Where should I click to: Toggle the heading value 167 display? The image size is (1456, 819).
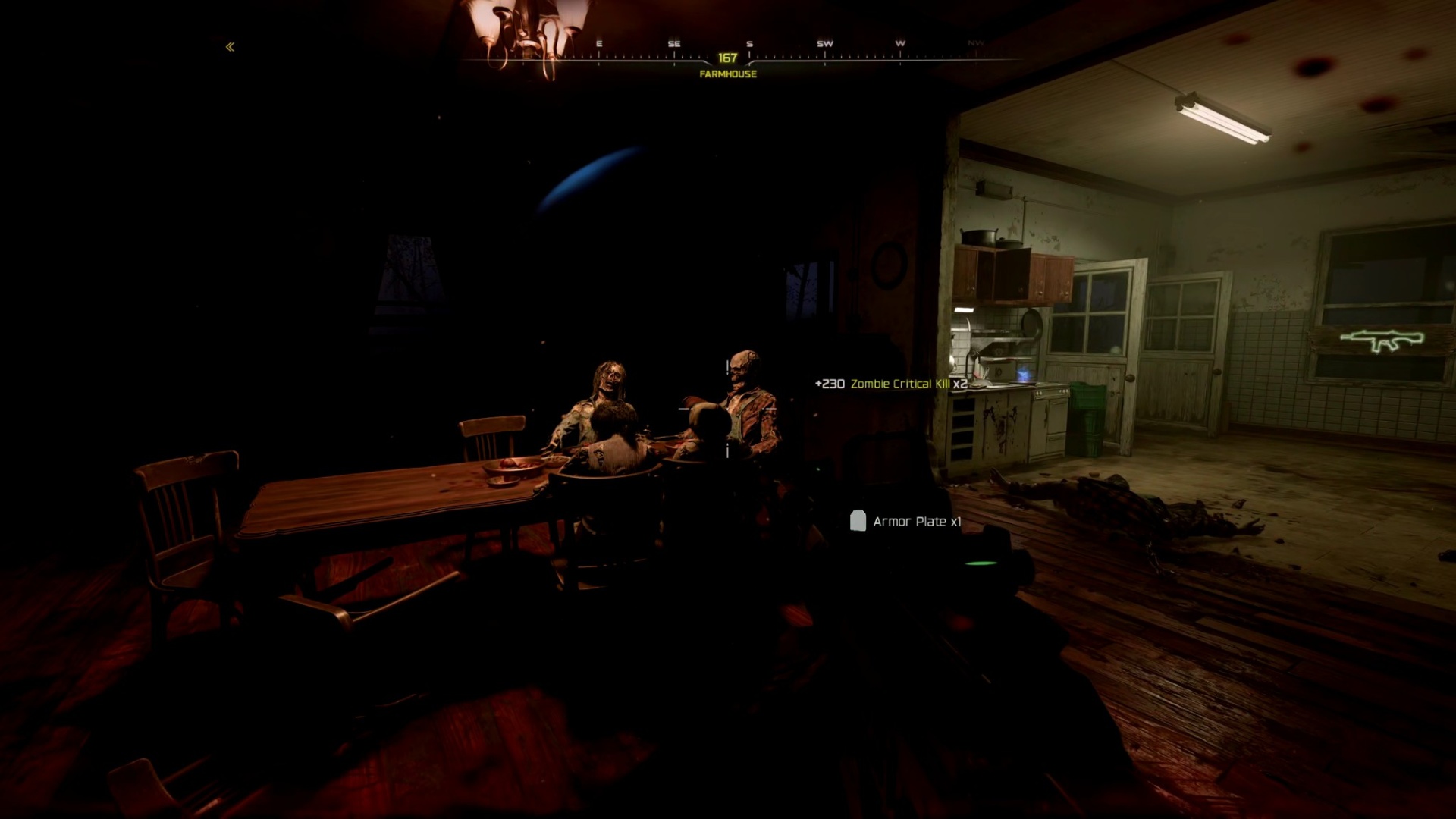[726, 56]
